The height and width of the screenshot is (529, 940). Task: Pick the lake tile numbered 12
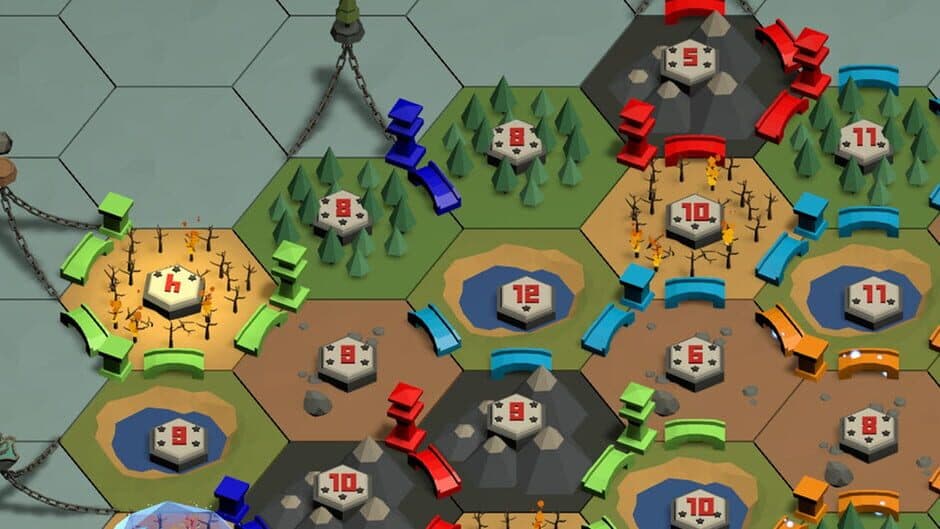(525, 298)
